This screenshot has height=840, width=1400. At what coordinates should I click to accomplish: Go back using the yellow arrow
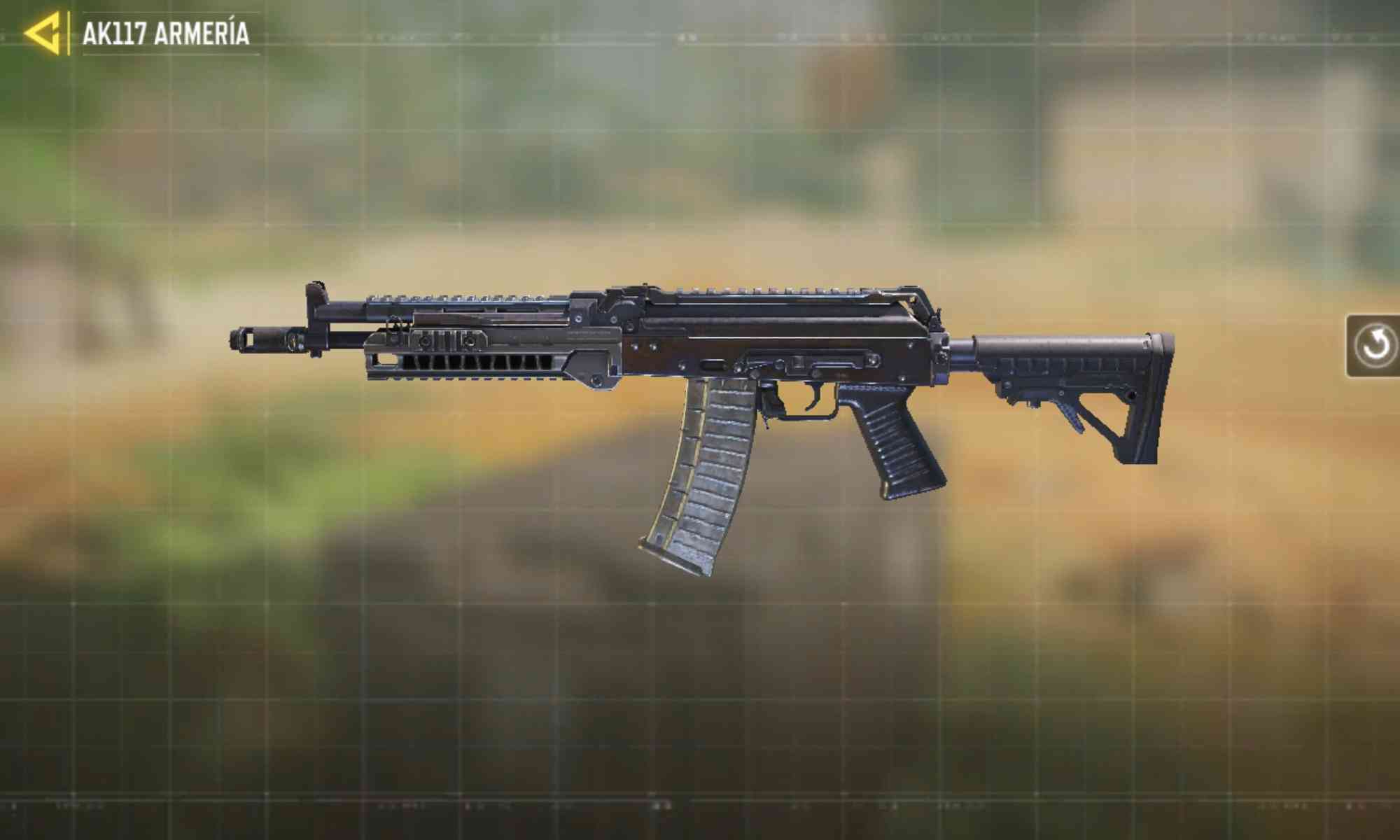click(x=43, y=33)
